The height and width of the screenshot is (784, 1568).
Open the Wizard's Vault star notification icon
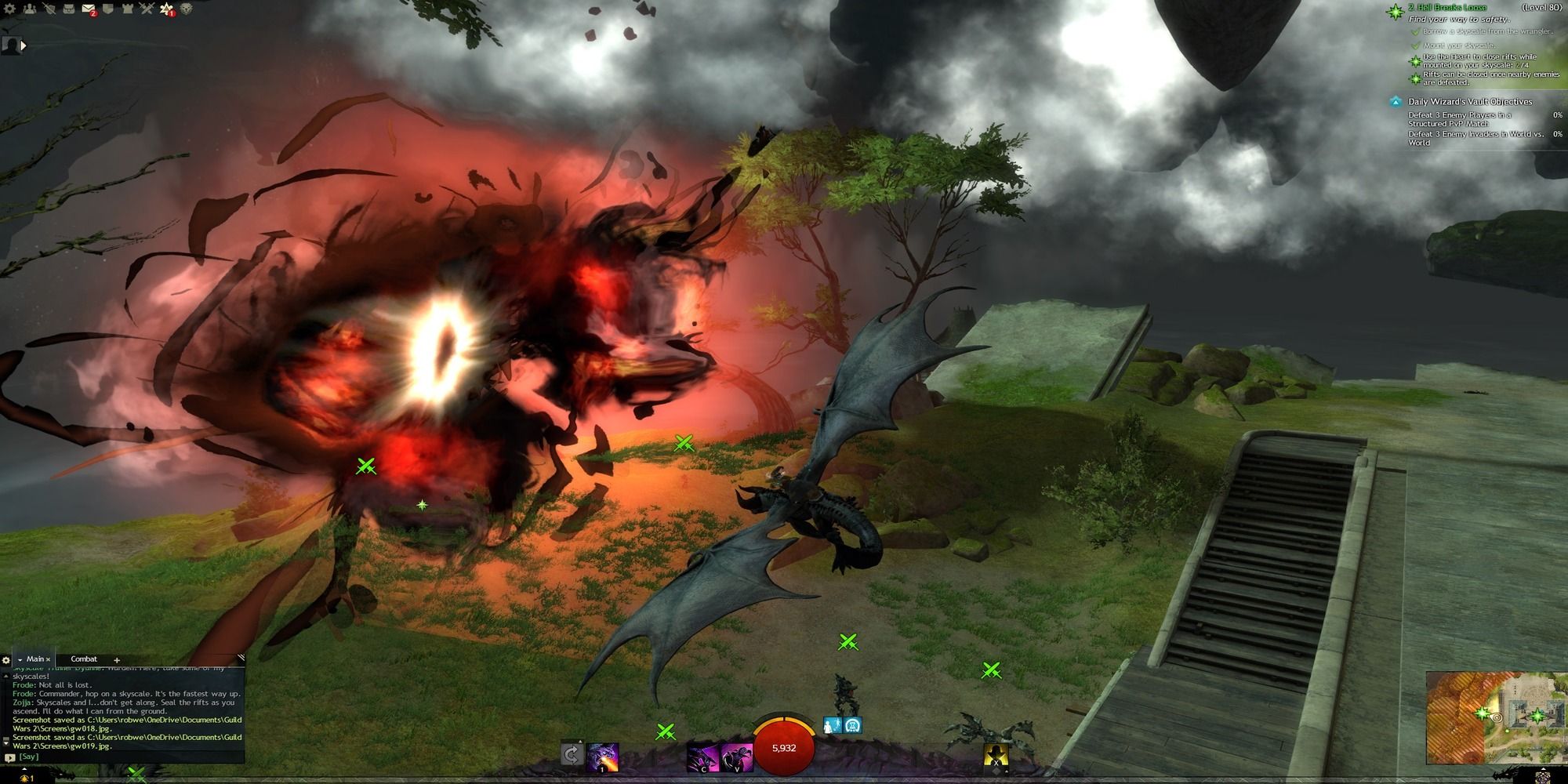pyautogui.click(x=165, y=9)
